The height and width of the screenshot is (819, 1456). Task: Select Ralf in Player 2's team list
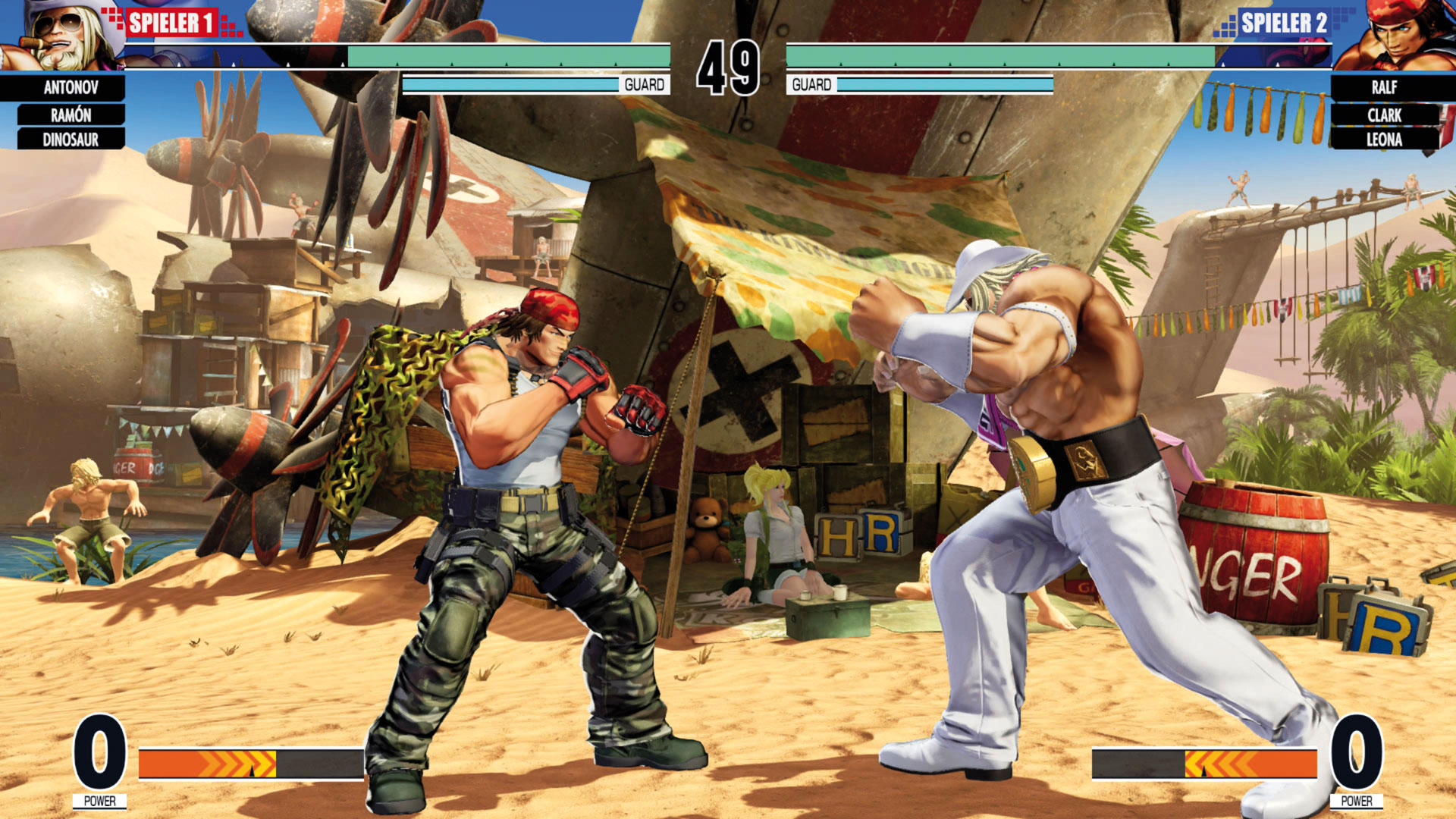click(1384, 87)
